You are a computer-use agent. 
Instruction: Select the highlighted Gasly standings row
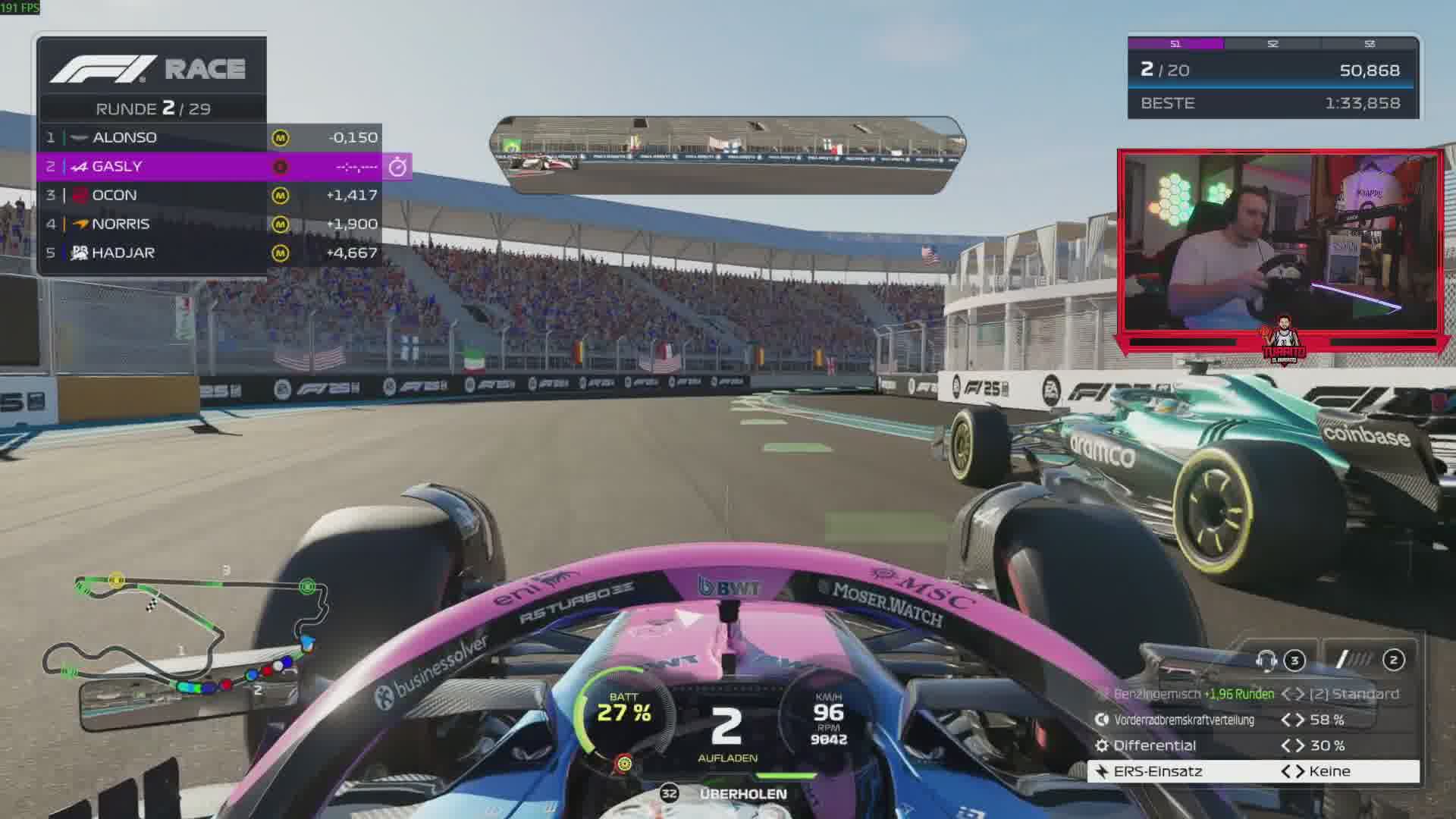[209, 166]
